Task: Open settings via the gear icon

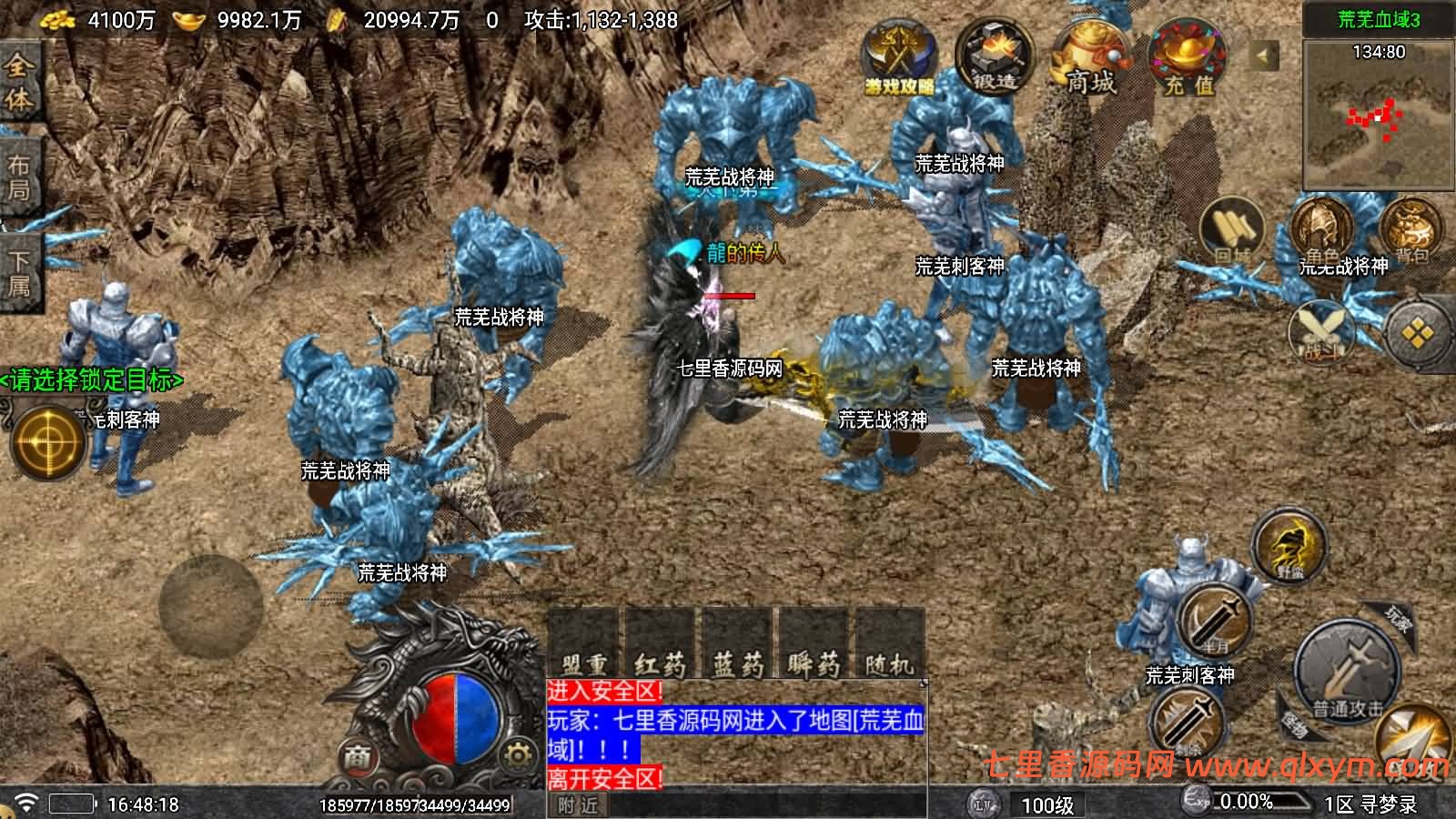Action: click(x=517, y=754)
